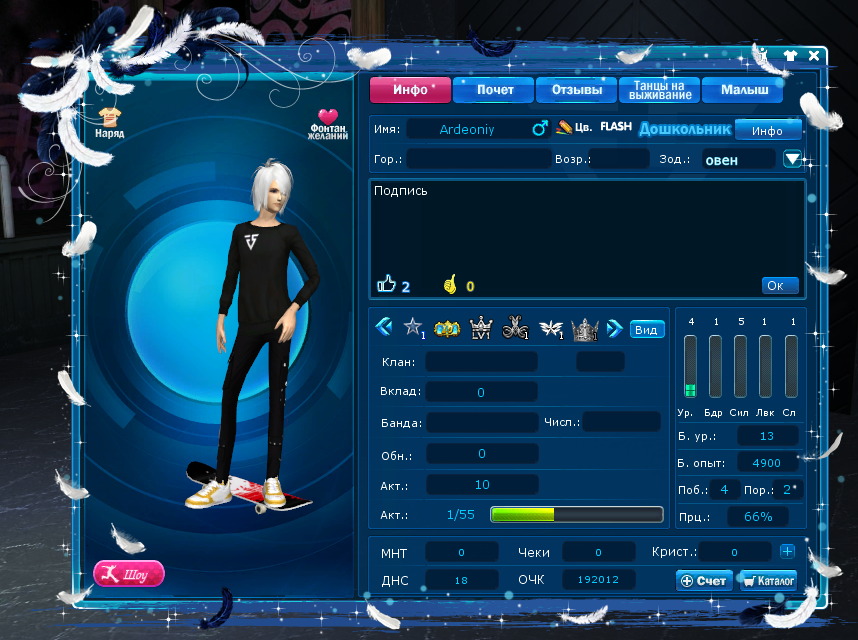Add crystals with the plus button

pyautogui.click(x=787, y=551)
